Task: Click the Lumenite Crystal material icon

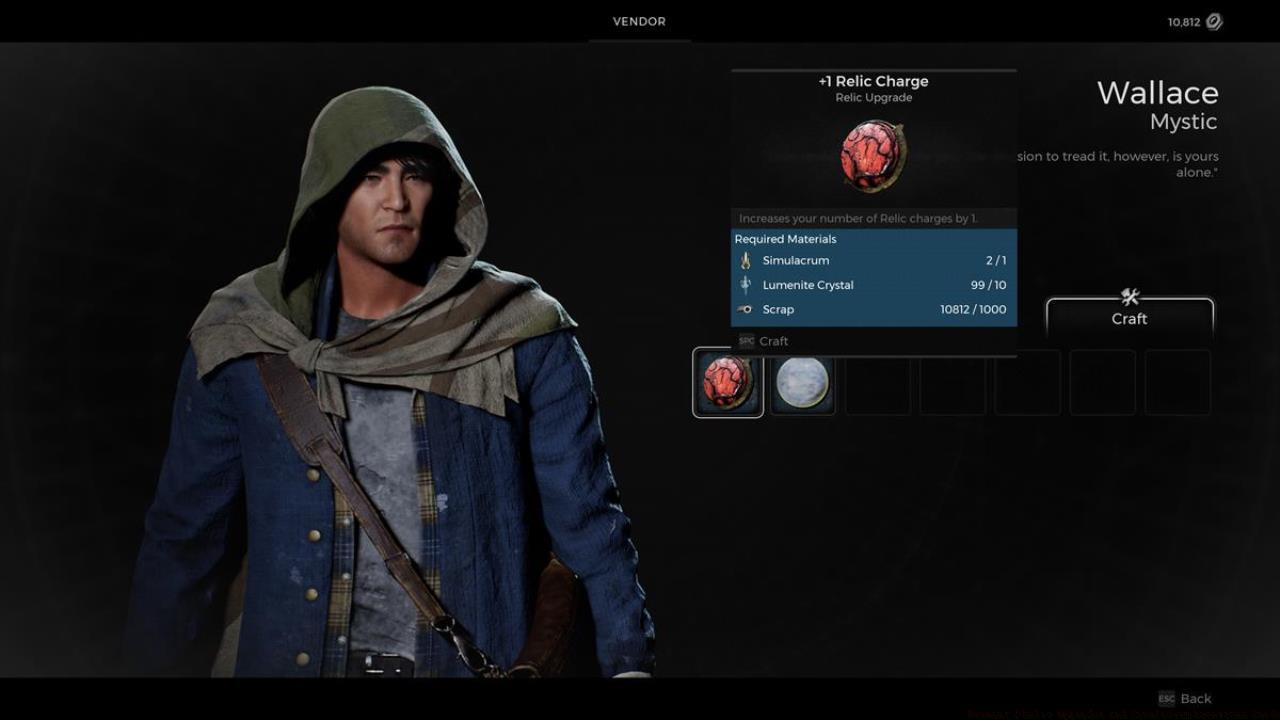Action: 744,285
